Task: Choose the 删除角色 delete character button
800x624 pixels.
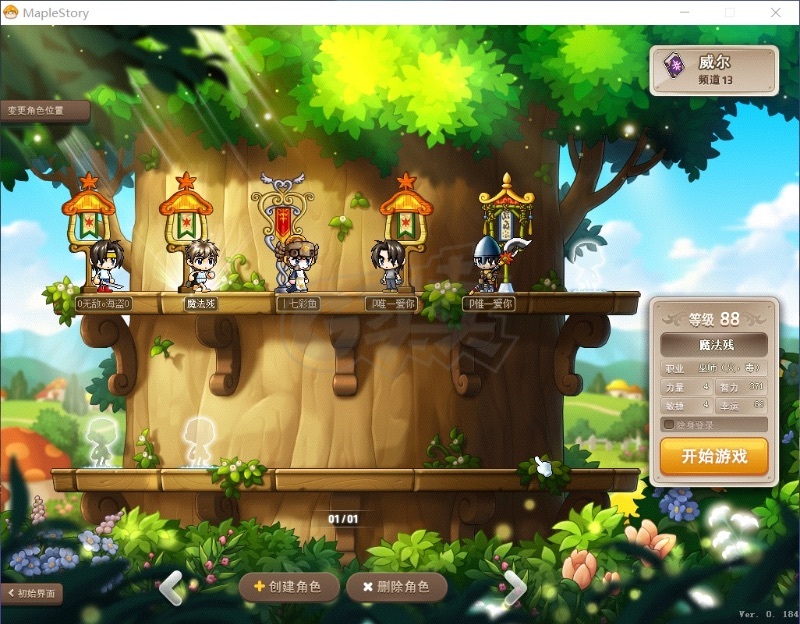Action: click(x=396, y=587)
